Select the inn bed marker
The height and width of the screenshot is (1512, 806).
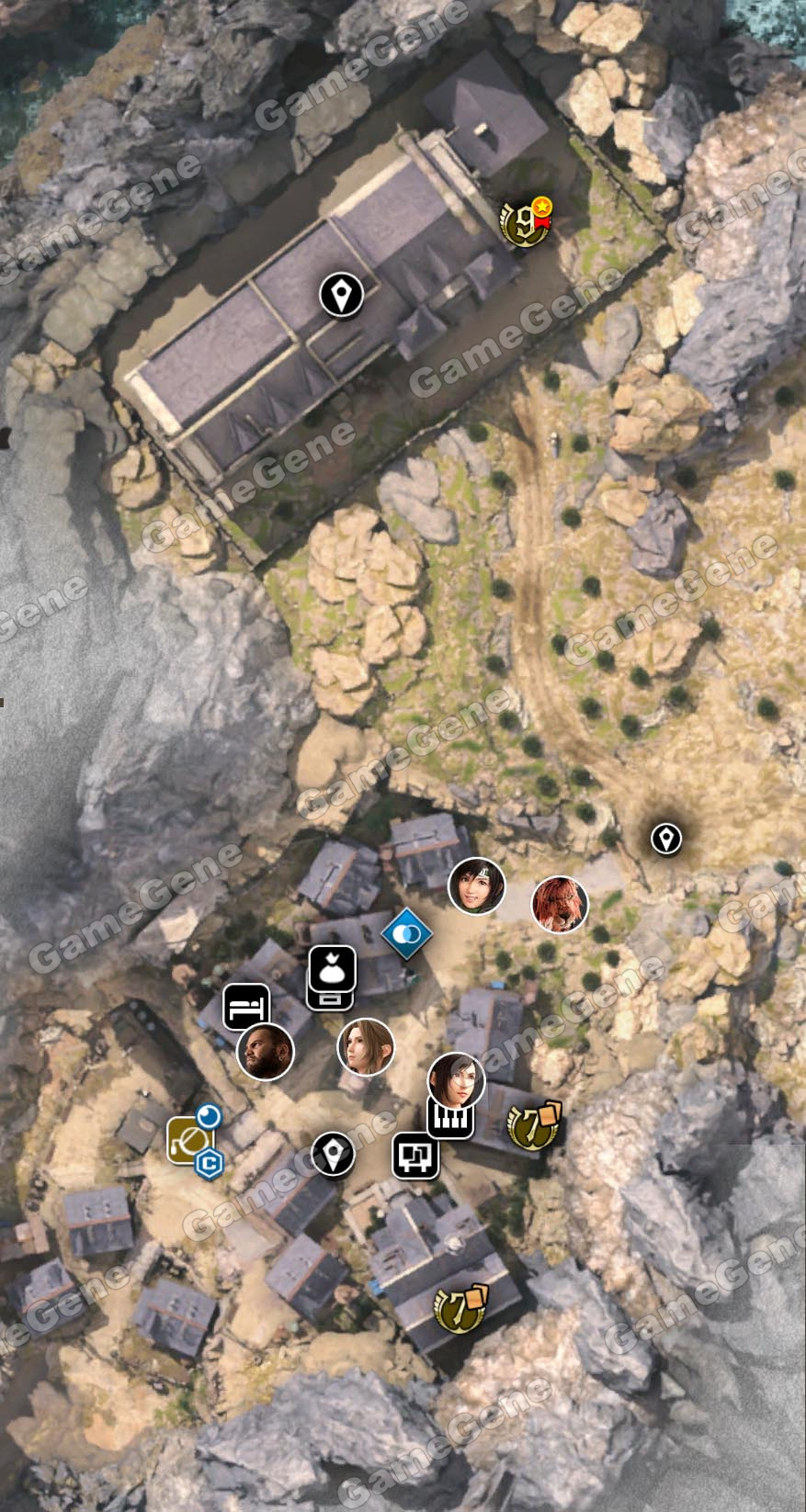246,1007
